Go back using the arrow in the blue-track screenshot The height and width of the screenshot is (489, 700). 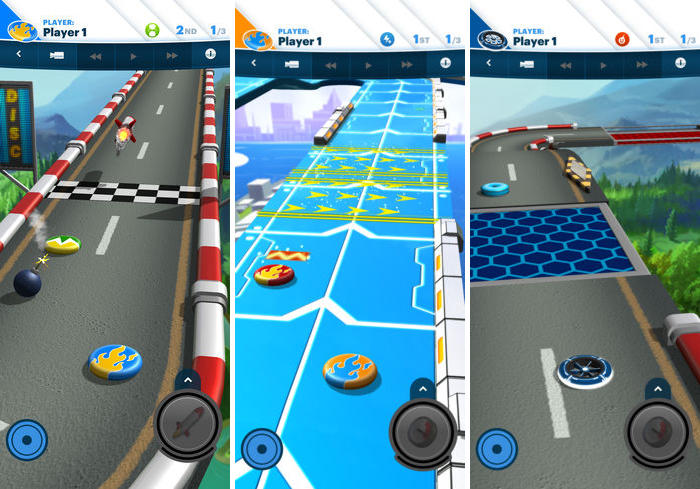[253, 63]
